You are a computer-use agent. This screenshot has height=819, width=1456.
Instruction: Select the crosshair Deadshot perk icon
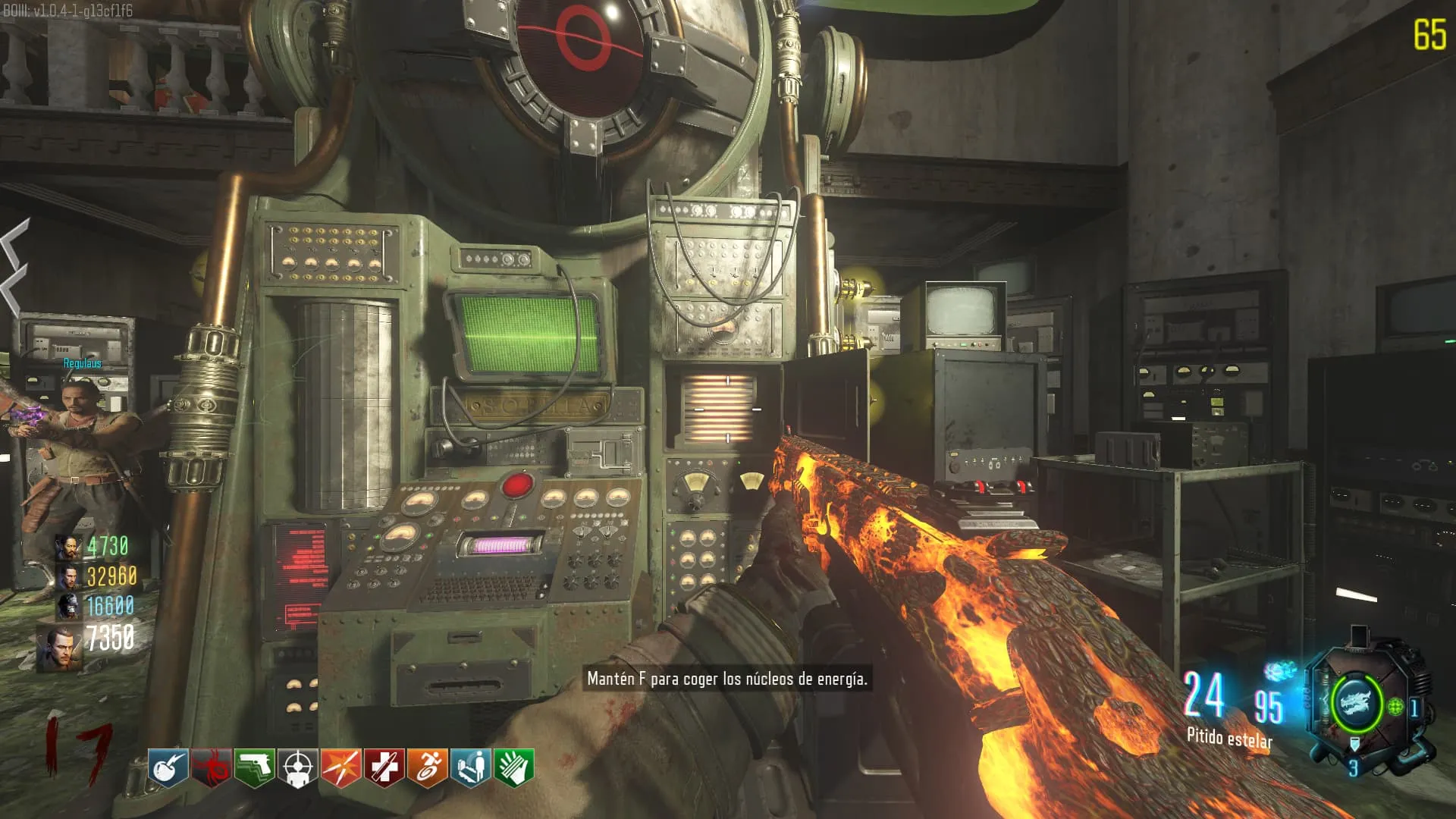(x=298, y=768)
